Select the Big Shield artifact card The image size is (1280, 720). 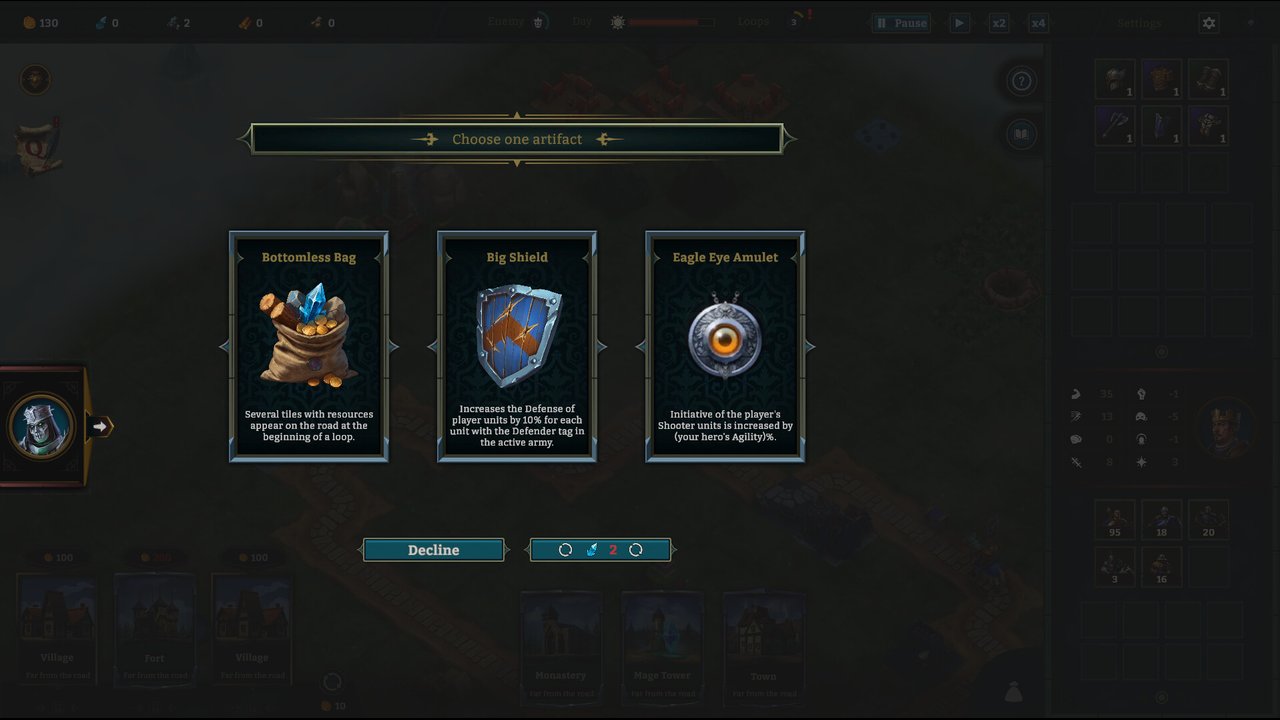[517, 346]
